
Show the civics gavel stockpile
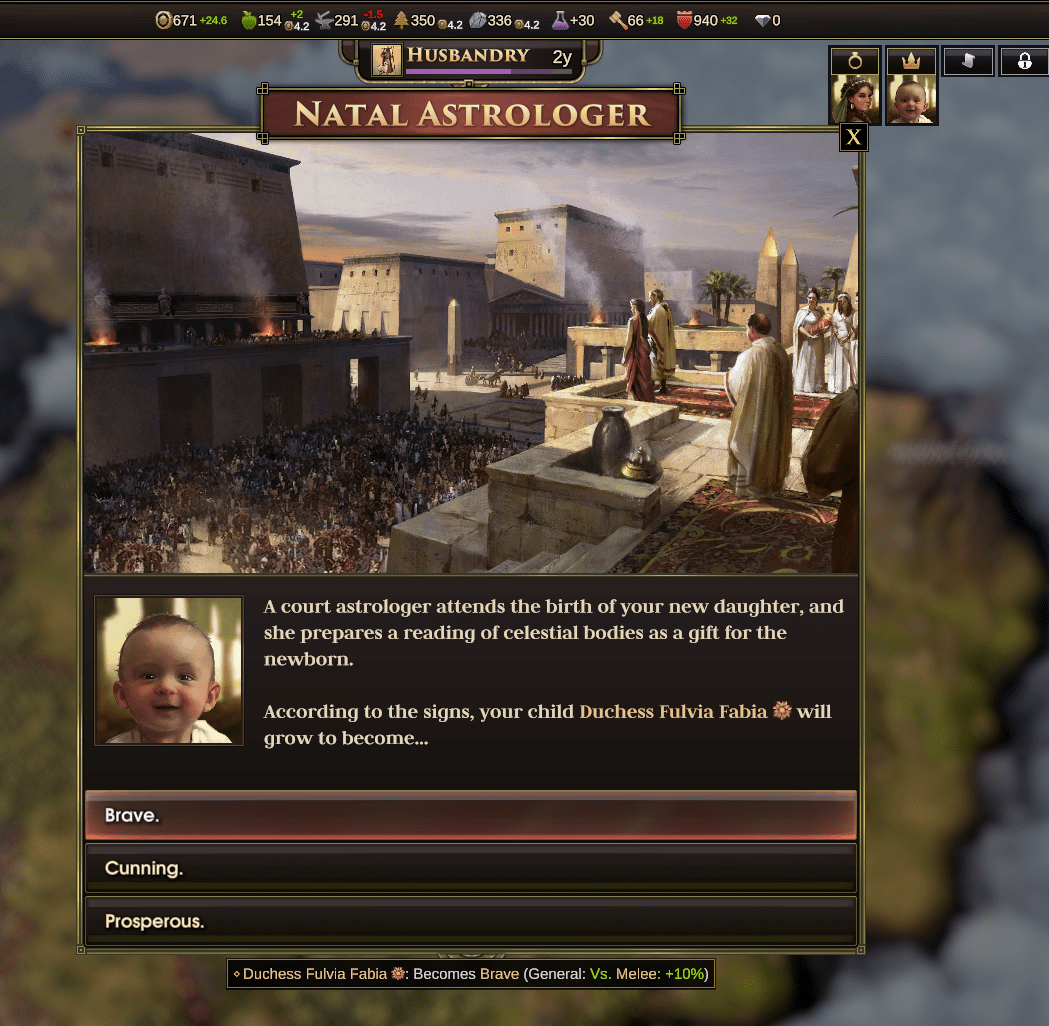tap(617, 20)
